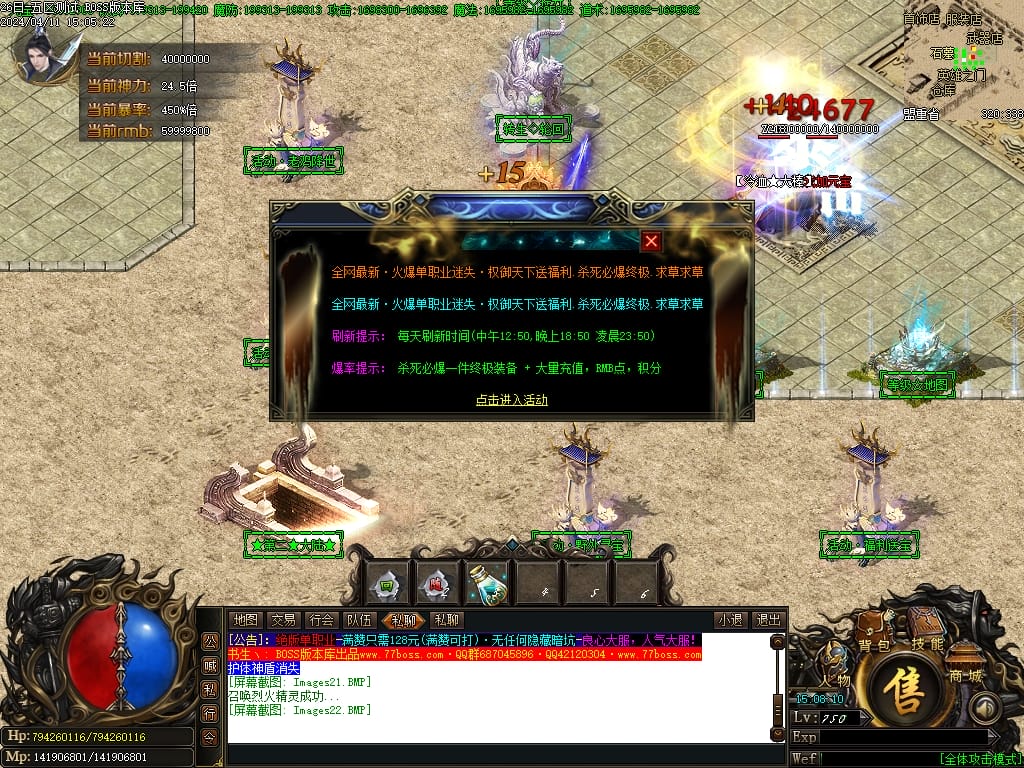Click the 小退 logout-to-character button
This screenshot has width=1024, height=768.
pyautogui.click(x=730, y=620)
